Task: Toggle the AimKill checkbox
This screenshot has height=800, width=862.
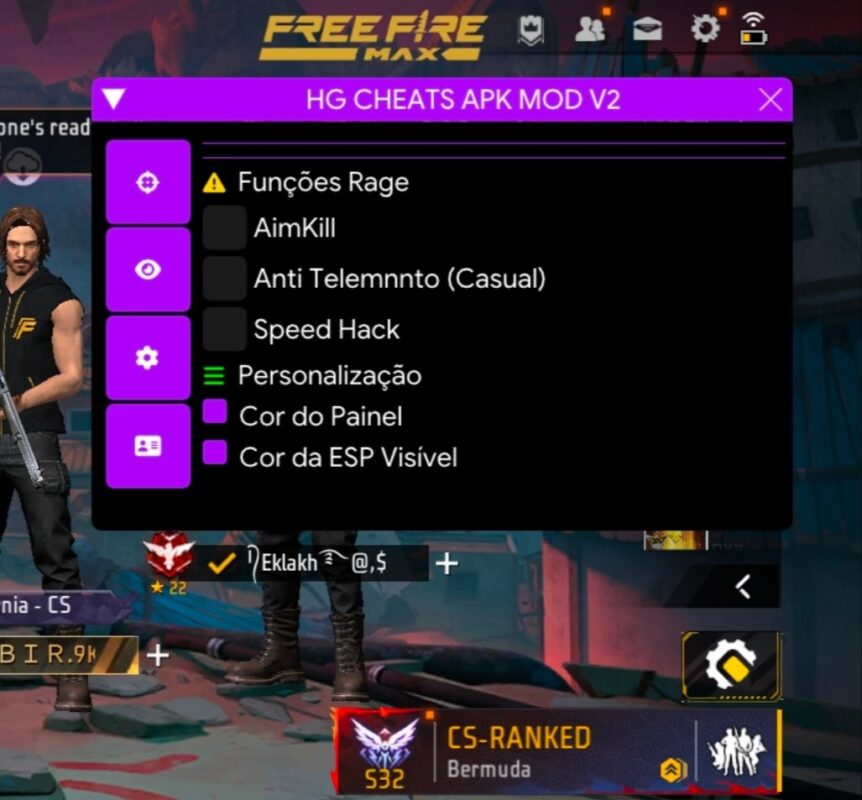Action: pos(225,228)
